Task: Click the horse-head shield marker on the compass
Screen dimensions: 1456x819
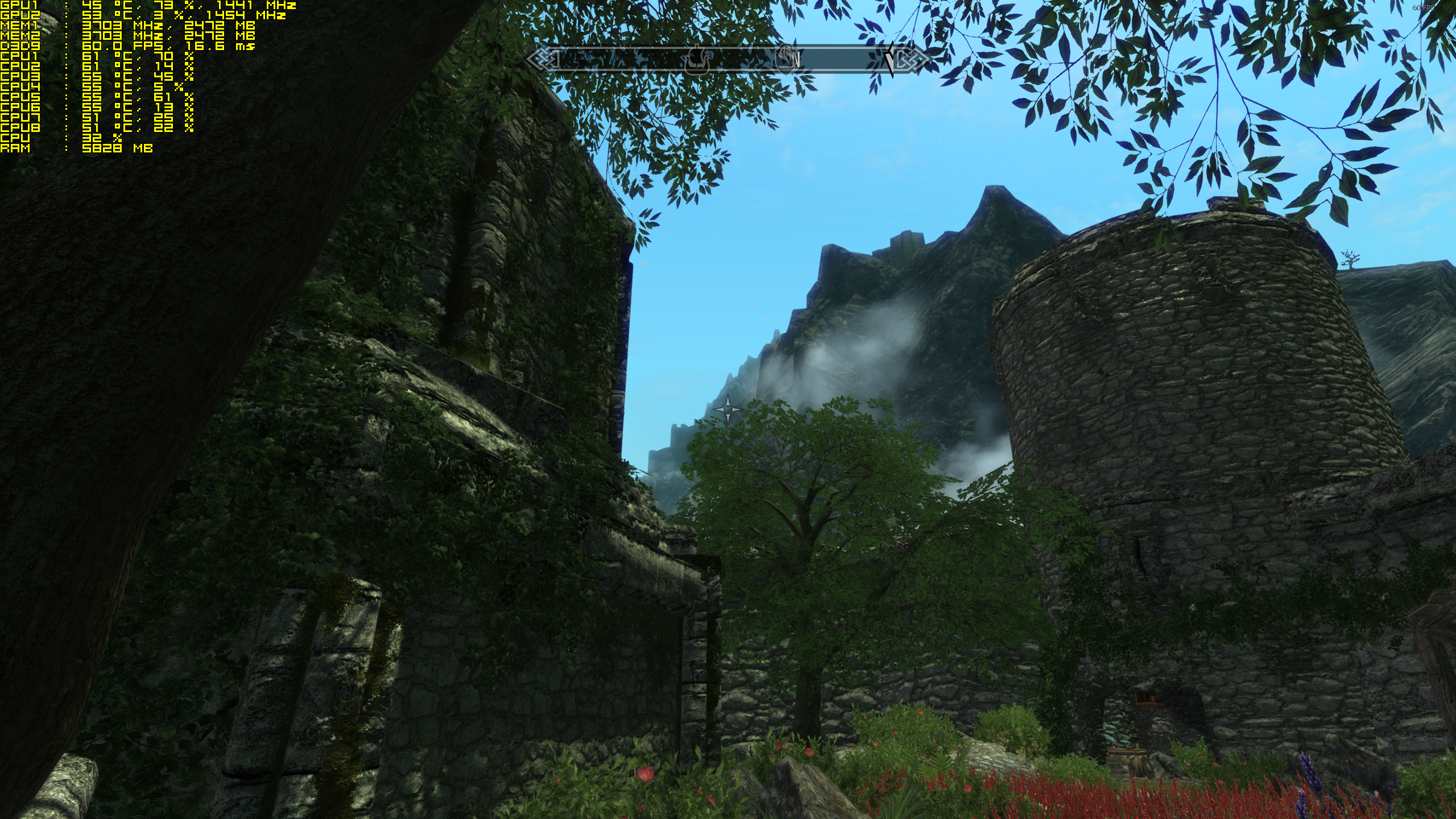Action: [786, 58]
